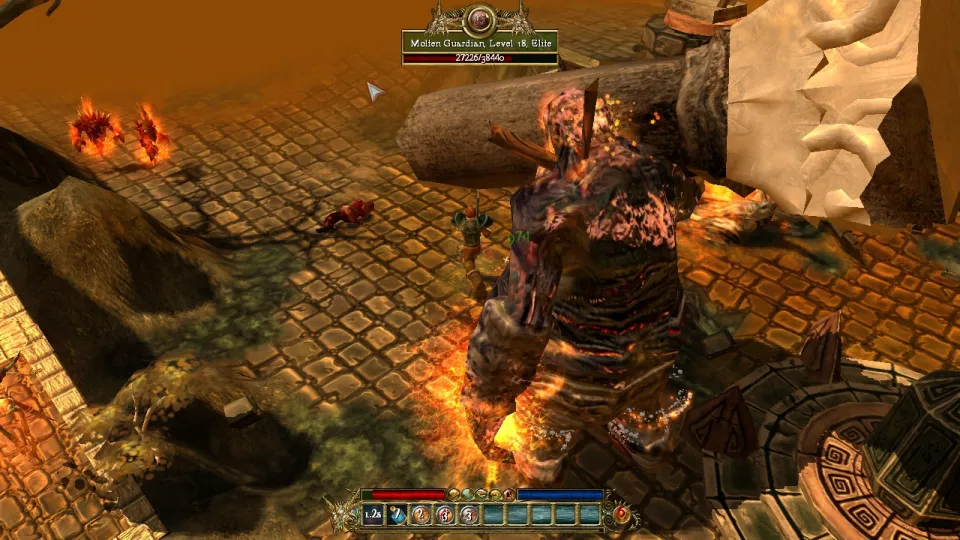Image resolution: width=960 pixels, height=540 pixels.
Task: Use the blue item slot marked 7
Action: click(397, 514)
